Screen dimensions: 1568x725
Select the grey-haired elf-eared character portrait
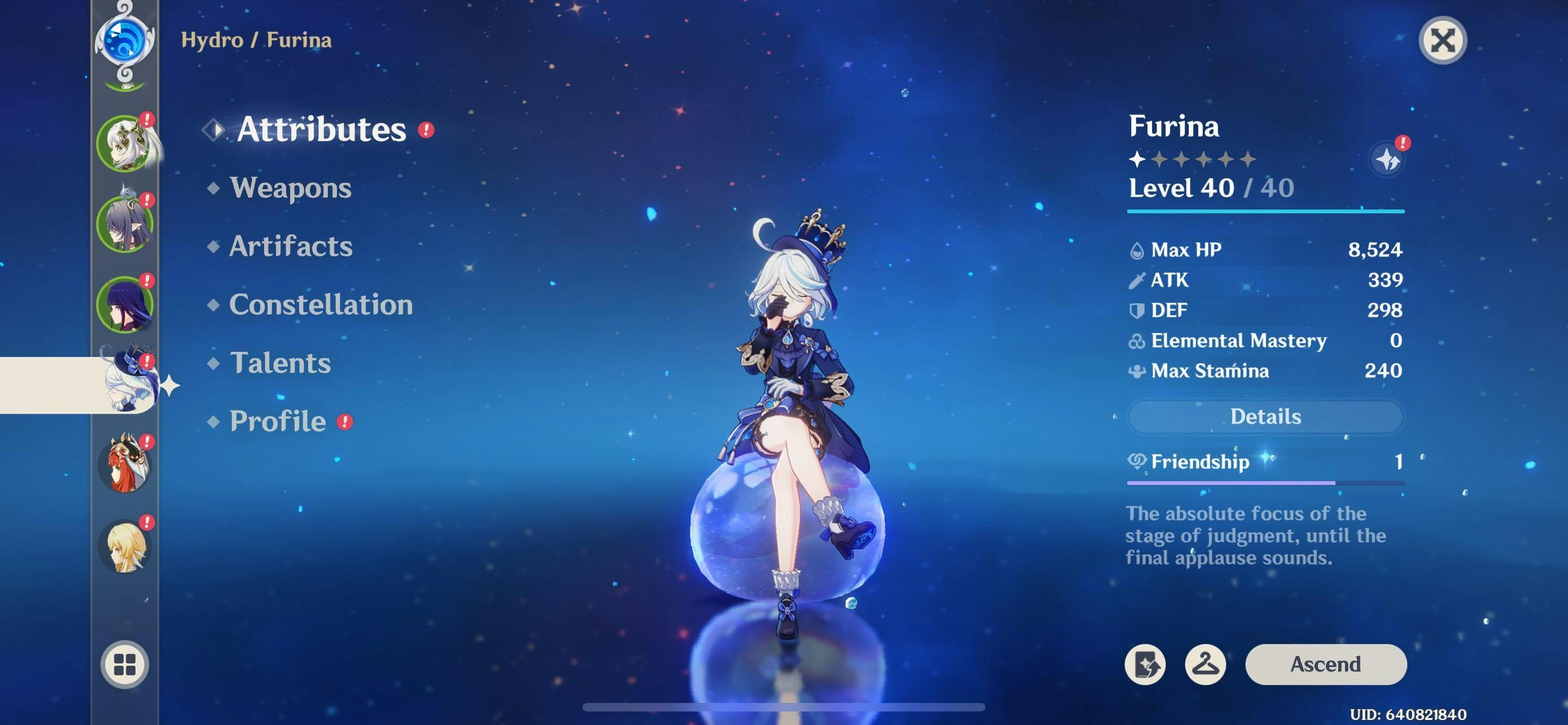[x=125, y=224]
